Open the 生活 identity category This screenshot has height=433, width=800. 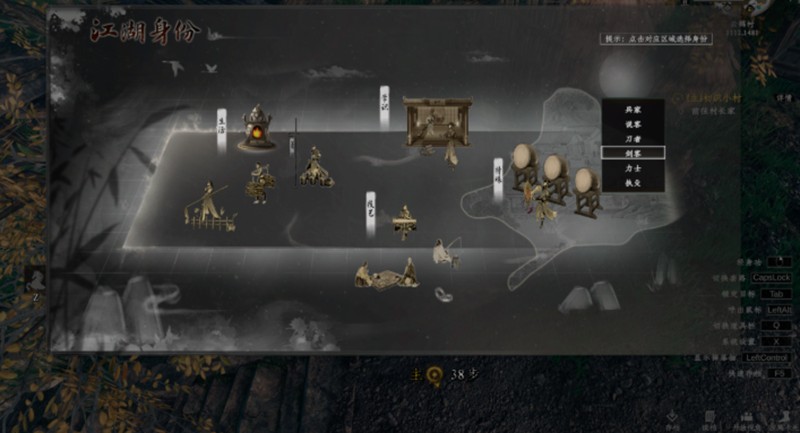click(221, 122)
